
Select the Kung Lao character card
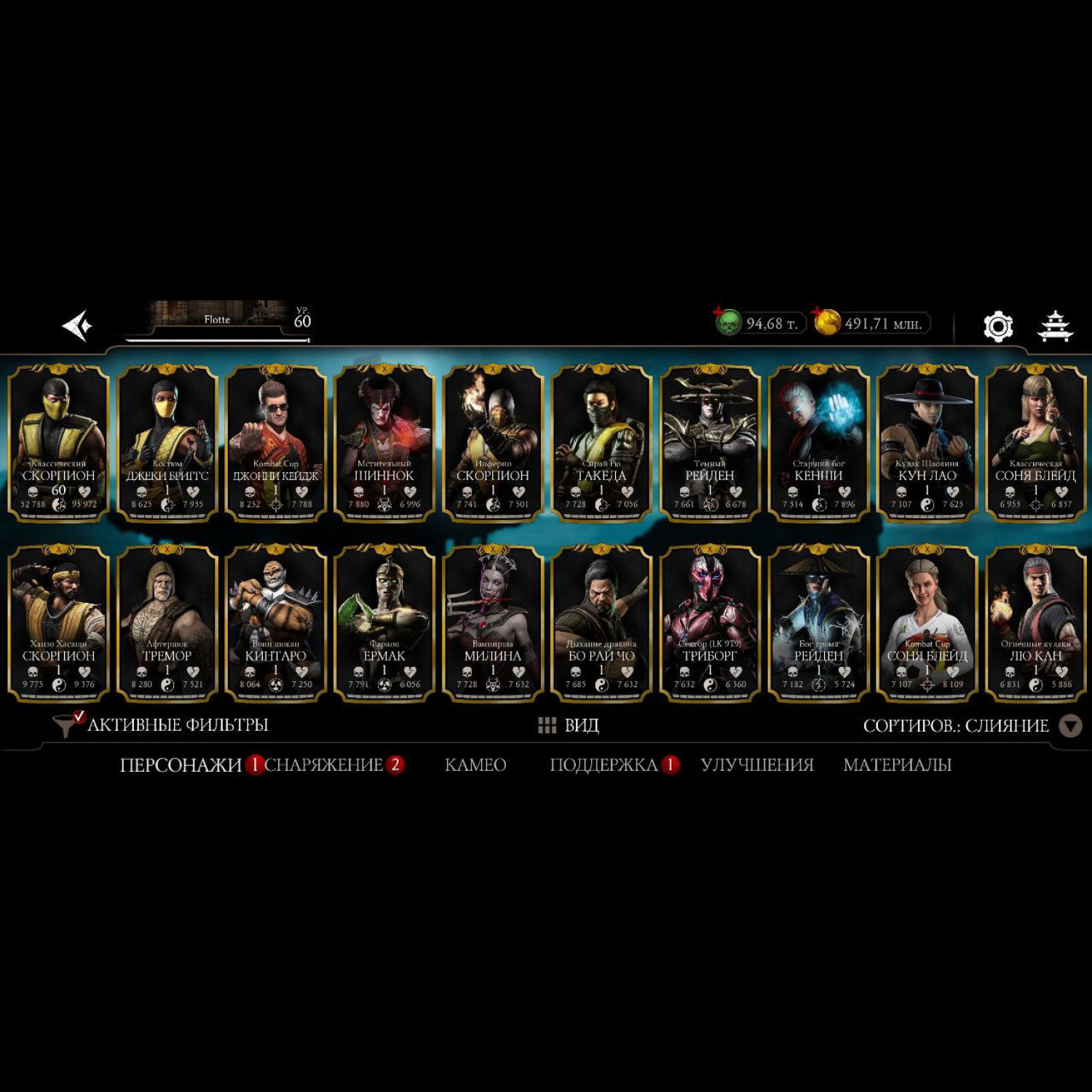[x=927, y=443]
